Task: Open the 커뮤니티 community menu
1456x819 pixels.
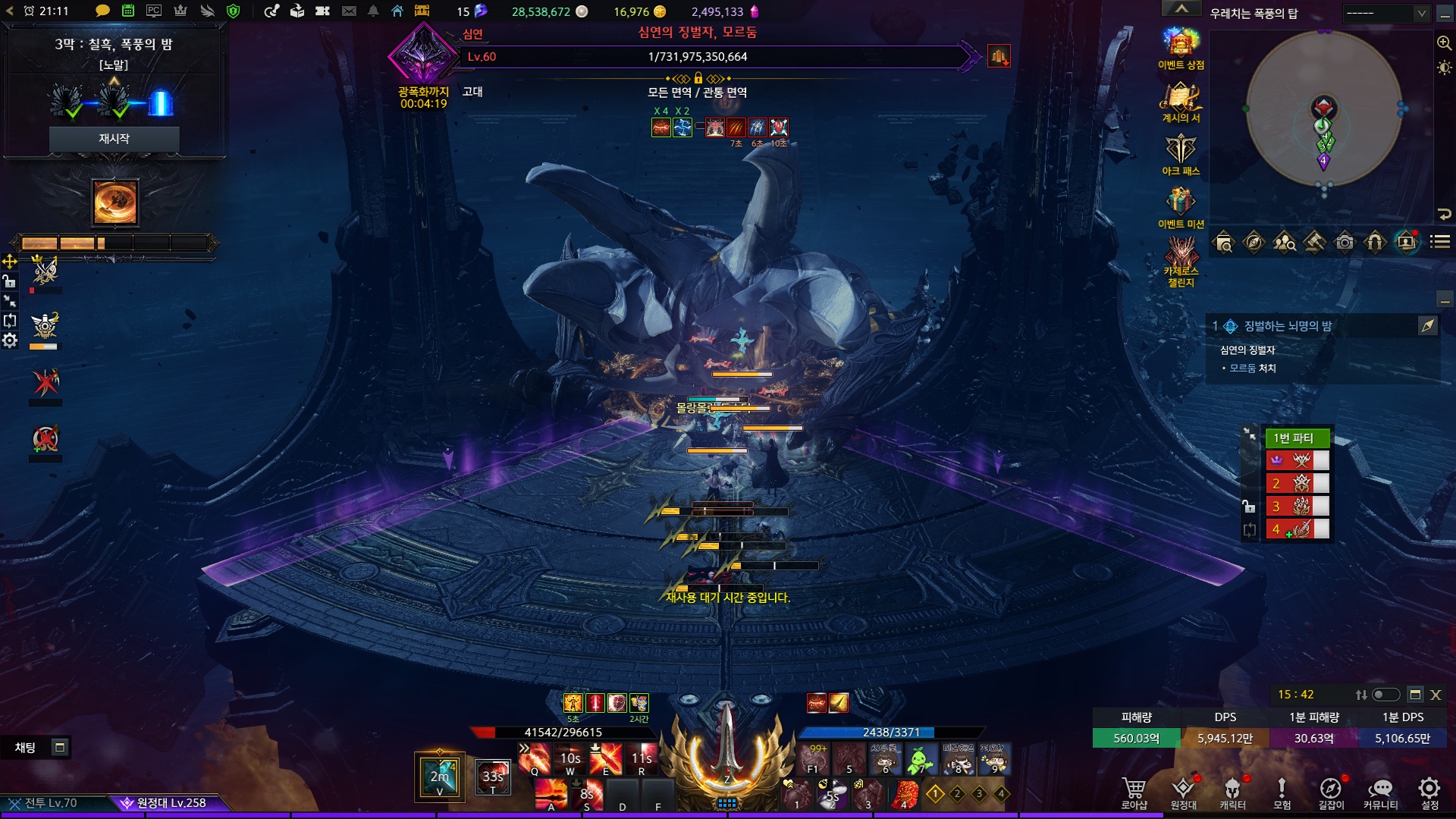Action: (x=1380, y=791)
